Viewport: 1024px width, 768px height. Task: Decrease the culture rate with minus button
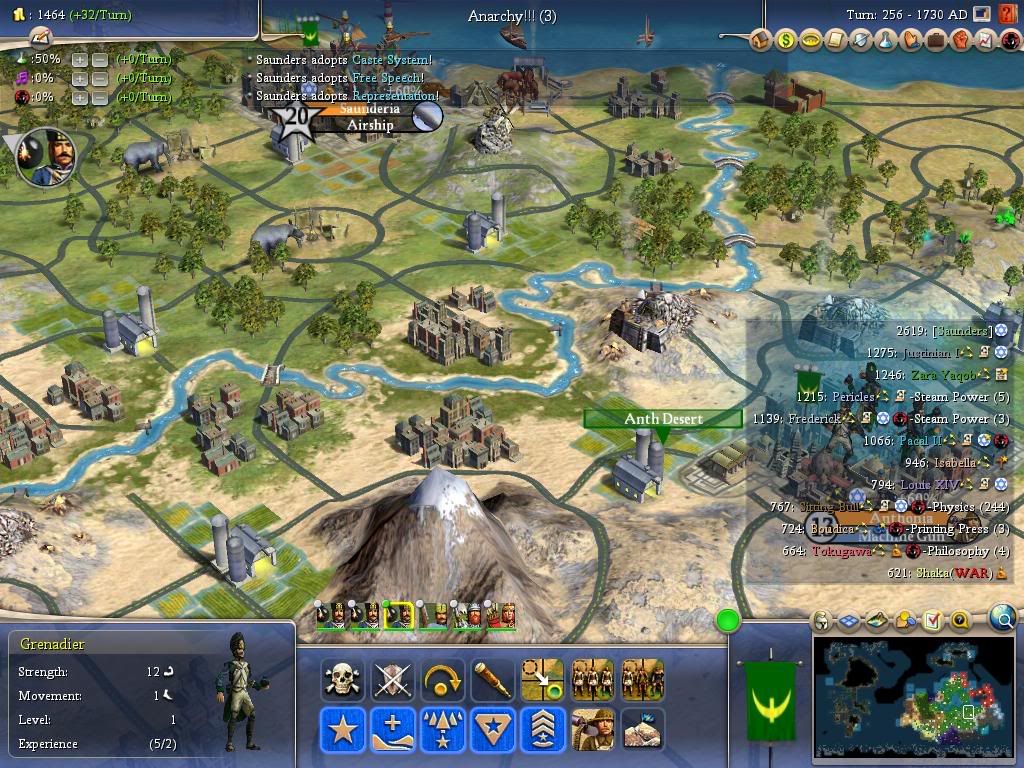click(x=100, y=78)
